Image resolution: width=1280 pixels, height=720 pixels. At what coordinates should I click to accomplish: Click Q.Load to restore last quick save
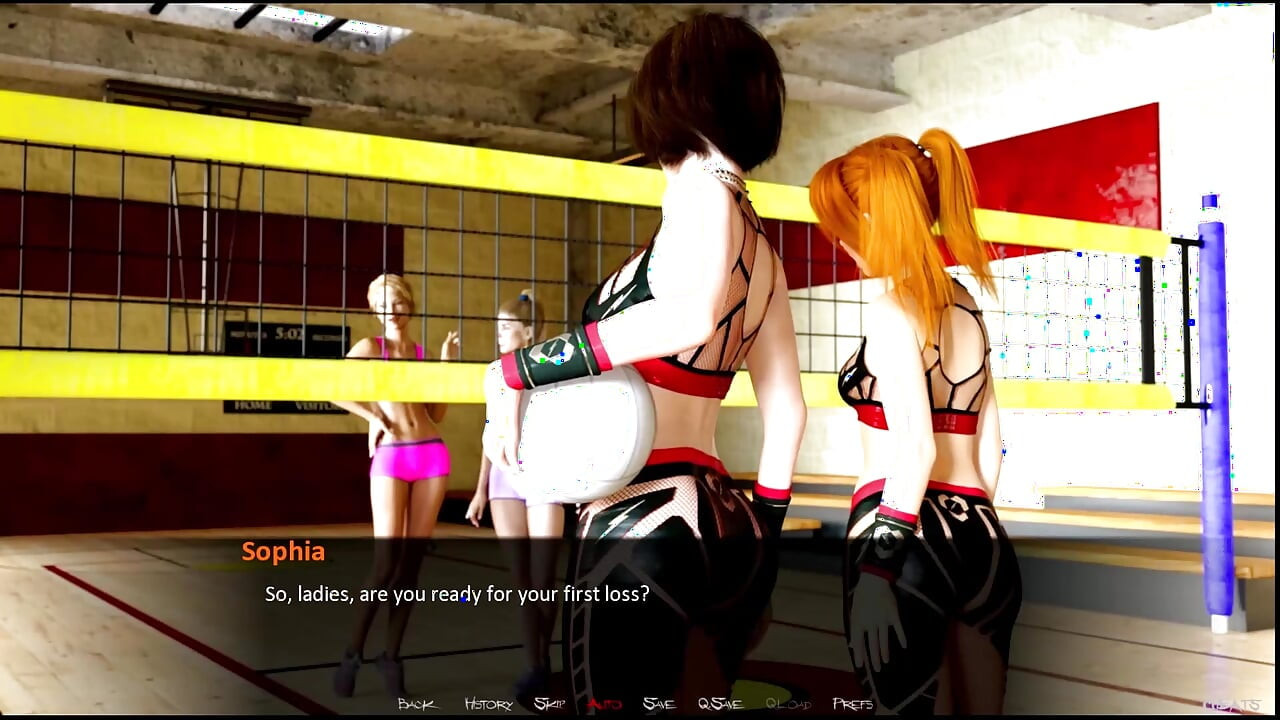tap(786, 703)
